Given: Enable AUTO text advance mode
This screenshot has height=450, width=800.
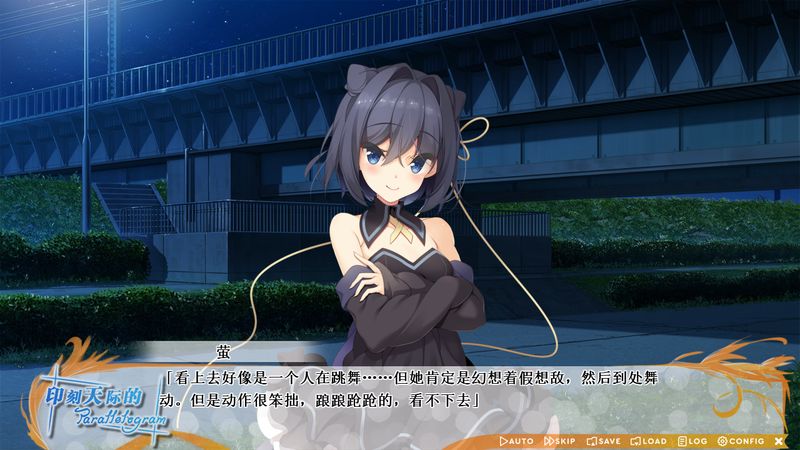Looking at the screenshot, I should pos(516,441).
